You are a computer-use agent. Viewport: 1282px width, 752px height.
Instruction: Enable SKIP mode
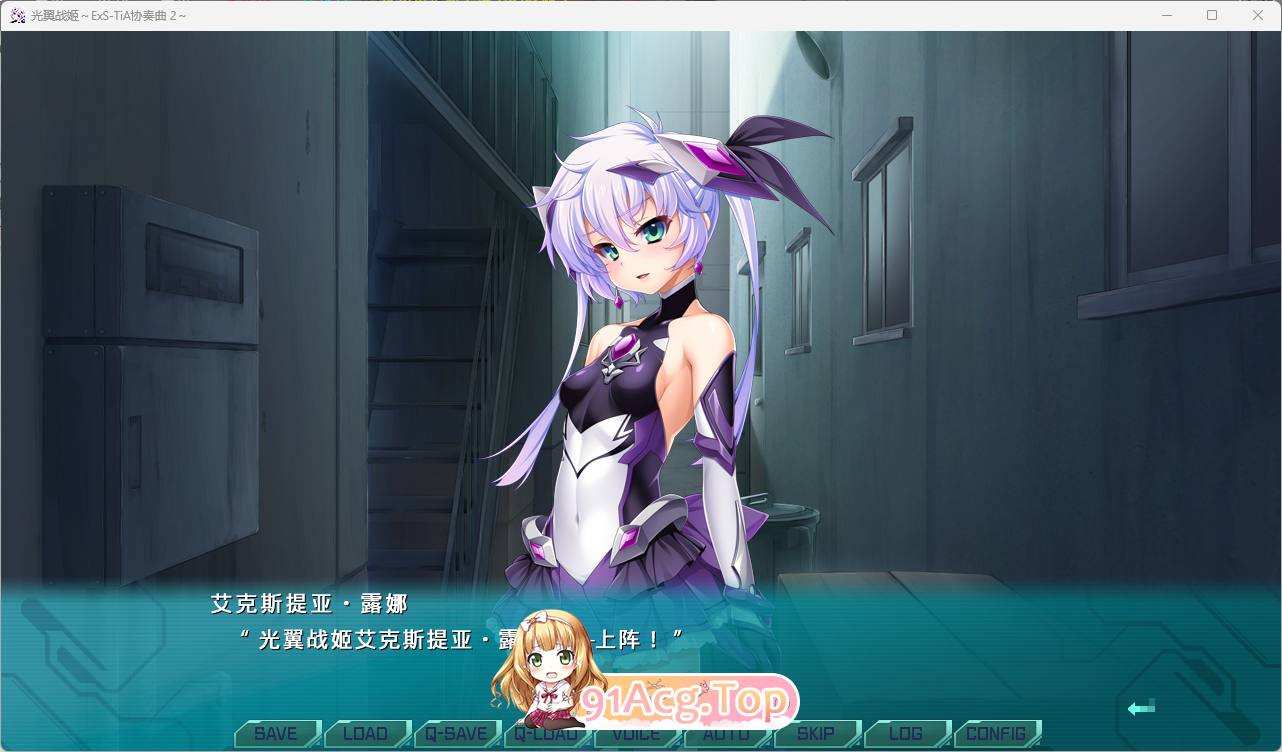tap(817, 733)
